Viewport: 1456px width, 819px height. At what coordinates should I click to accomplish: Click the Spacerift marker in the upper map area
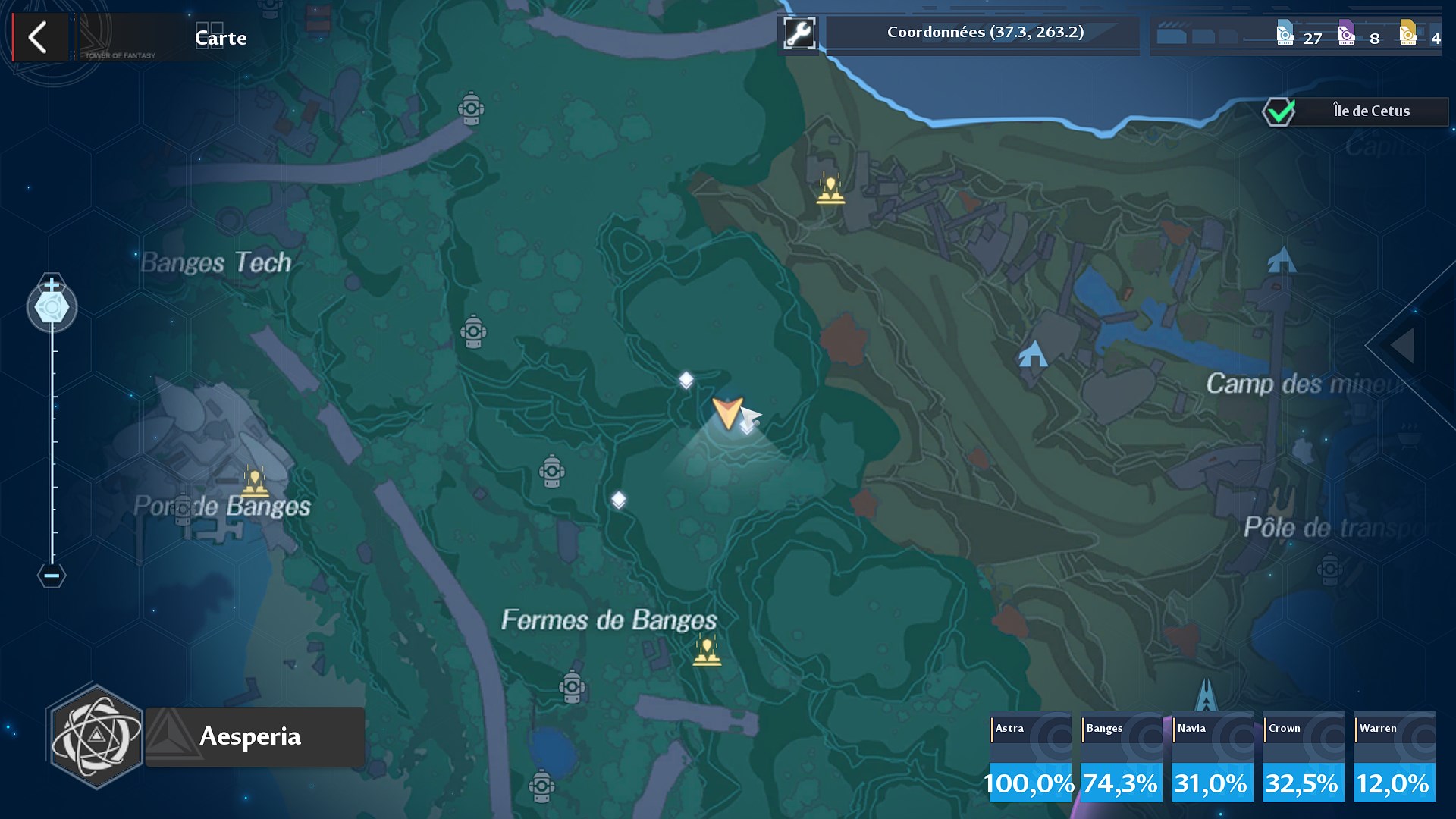[x=830, y=189]
